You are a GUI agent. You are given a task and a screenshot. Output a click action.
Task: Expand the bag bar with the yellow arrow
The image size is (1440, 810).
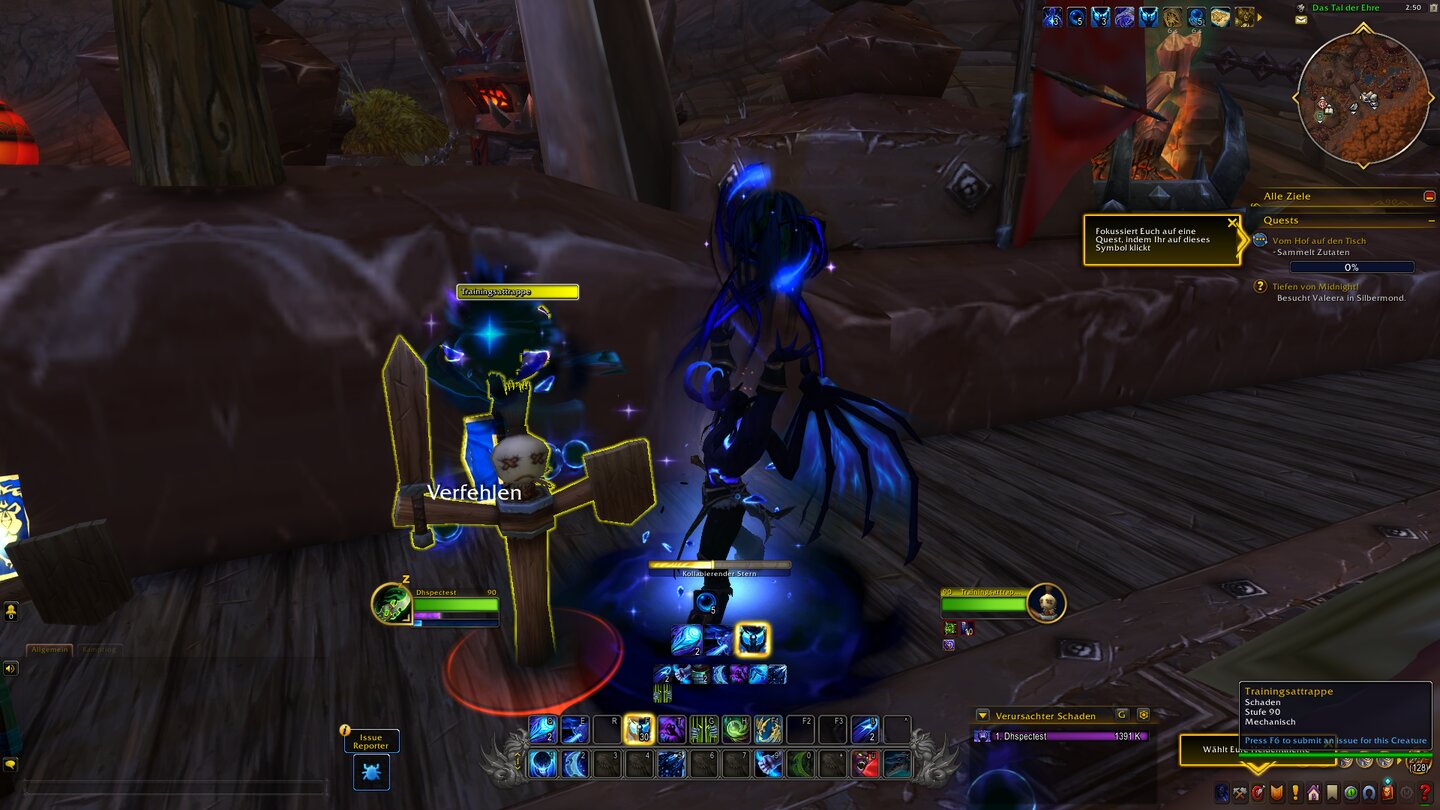[x=1399, y=762]
